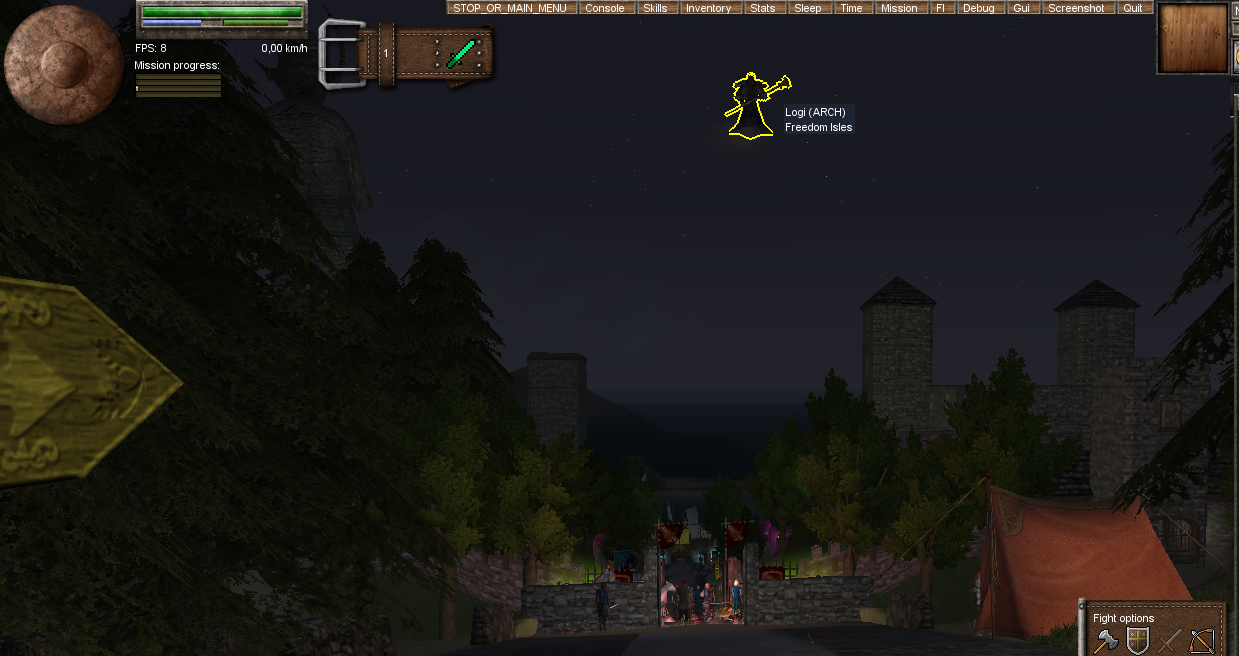Choose the Sleep button
Screen dimensions: 1239x656
(807, 8)
